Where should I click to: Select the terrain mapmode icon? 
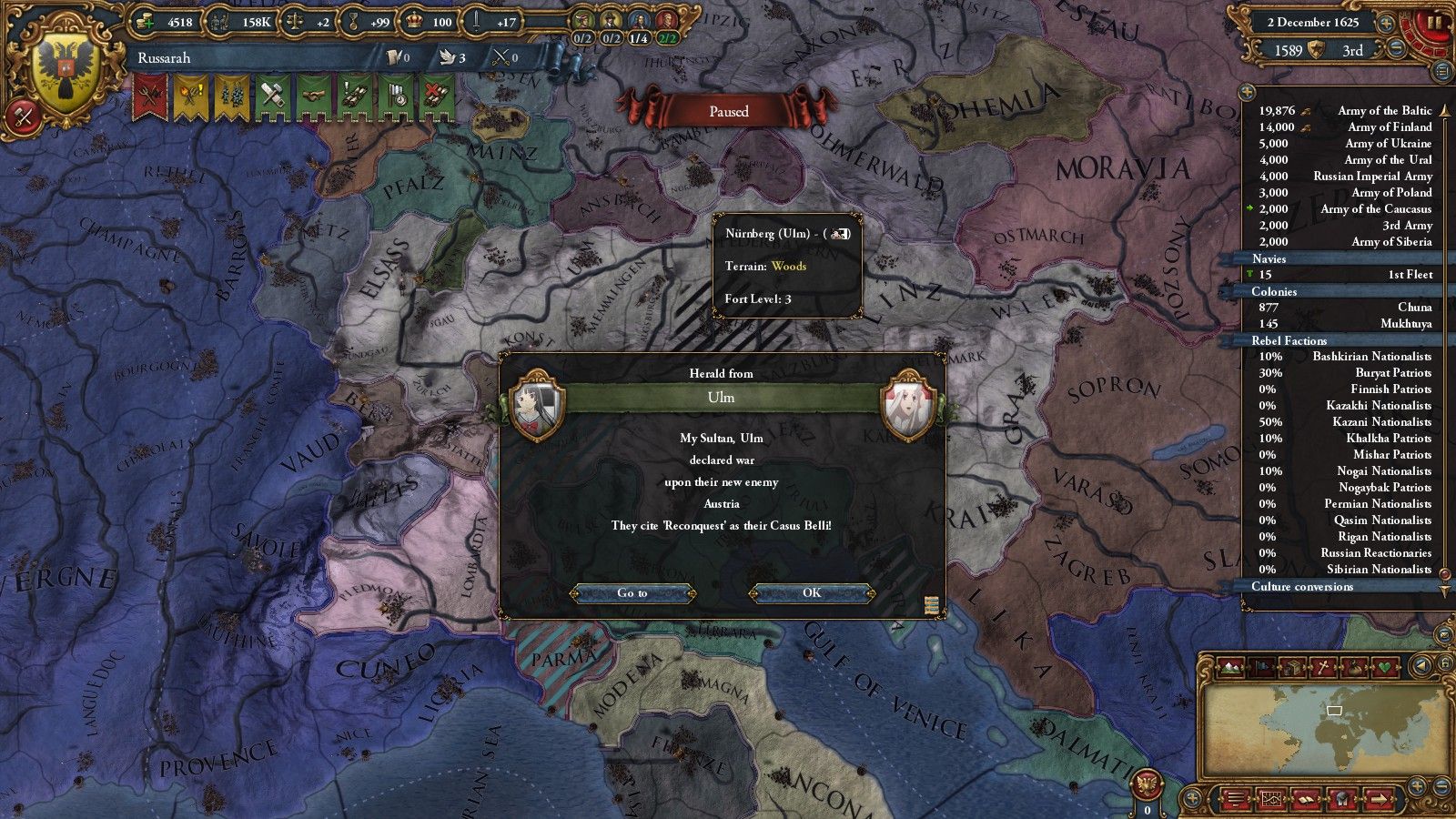click(1230, 667)
